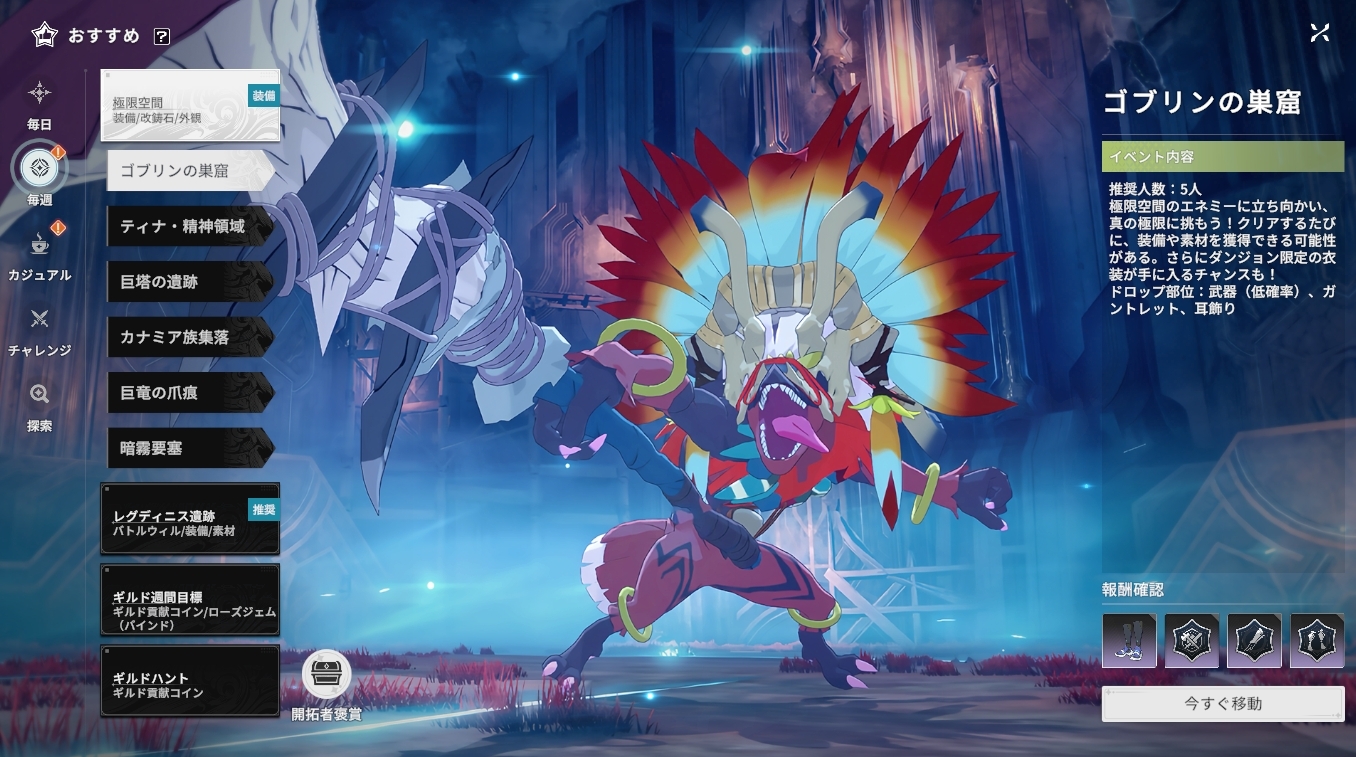
Task: Switch to the 毎日 daily tab
Action: pos(39,104)
